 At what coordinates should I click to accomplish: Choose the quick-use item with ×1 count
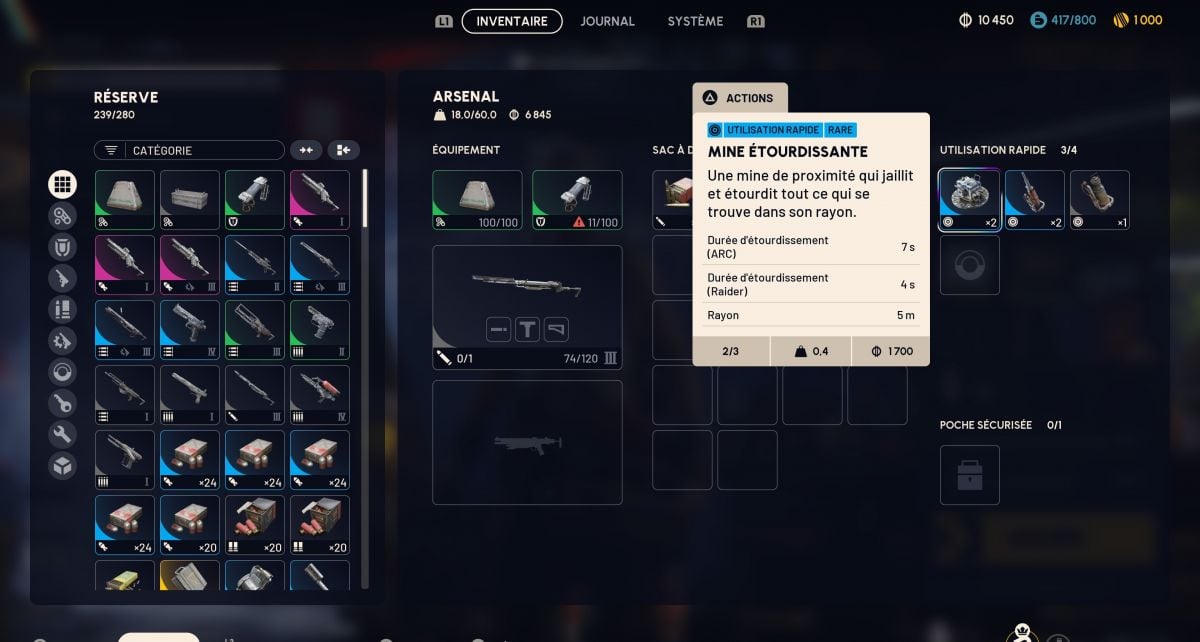[1100, 200]
